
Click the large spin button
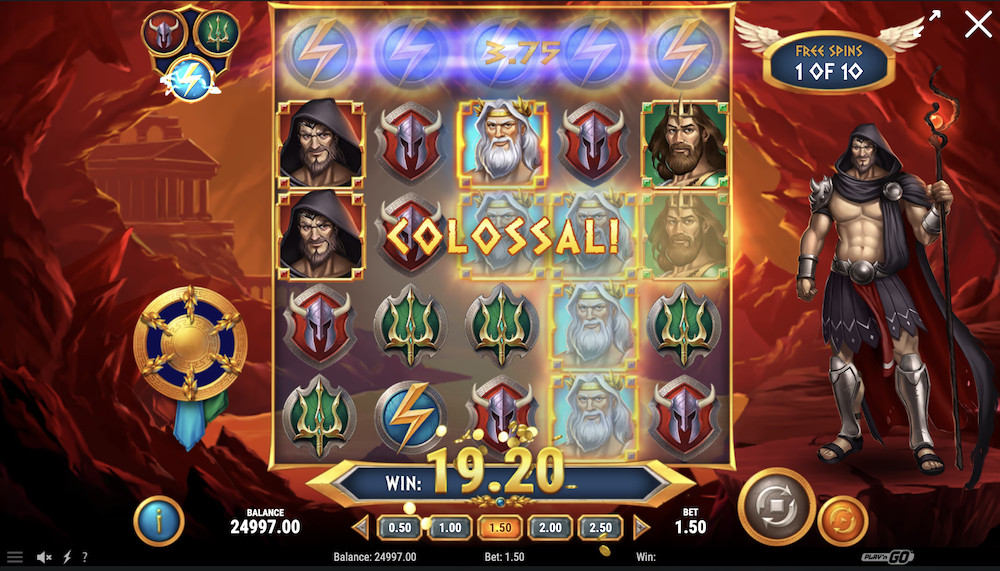click(776, 506)
